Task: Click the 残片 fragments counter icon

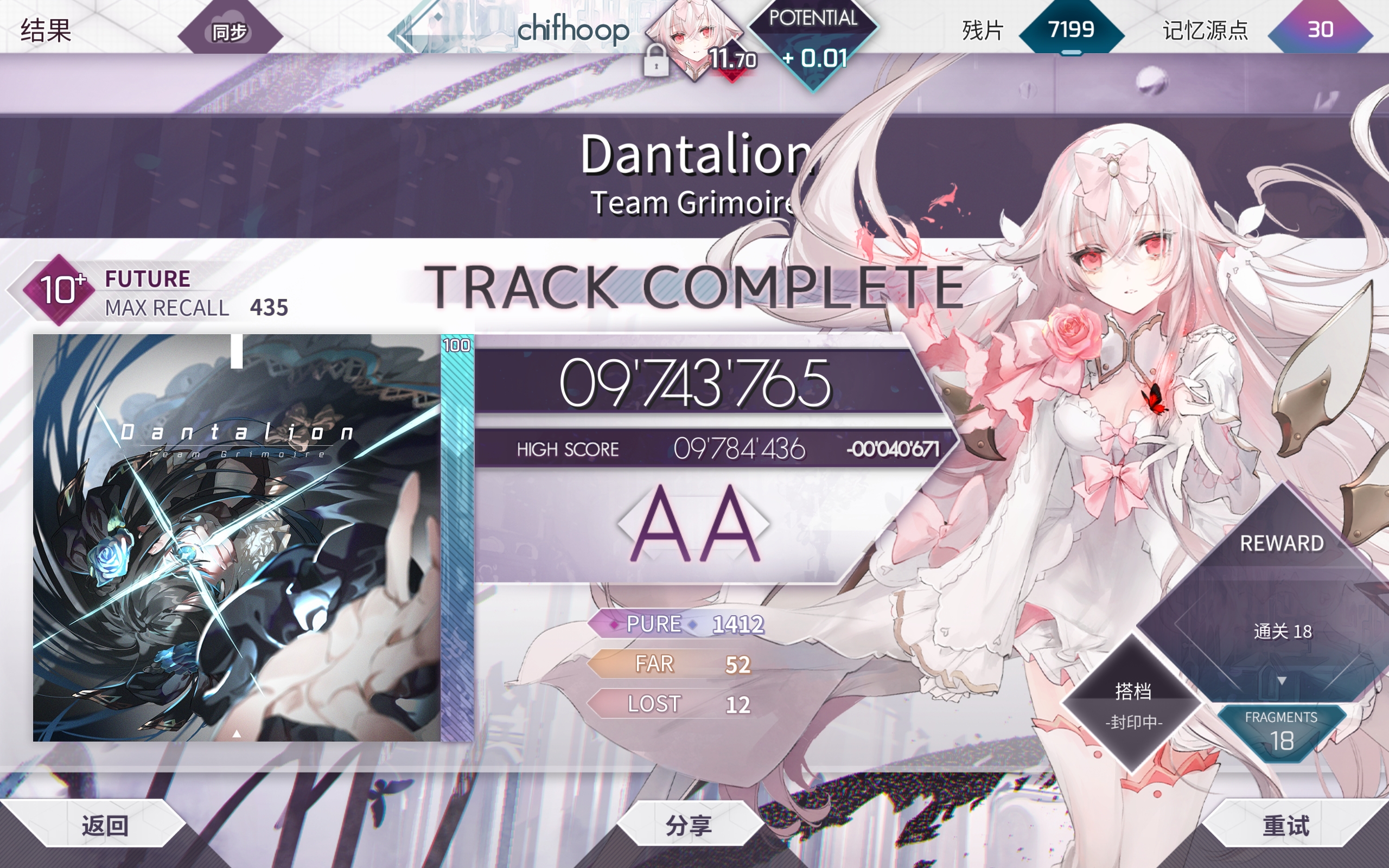Action: pos(1071,29)
